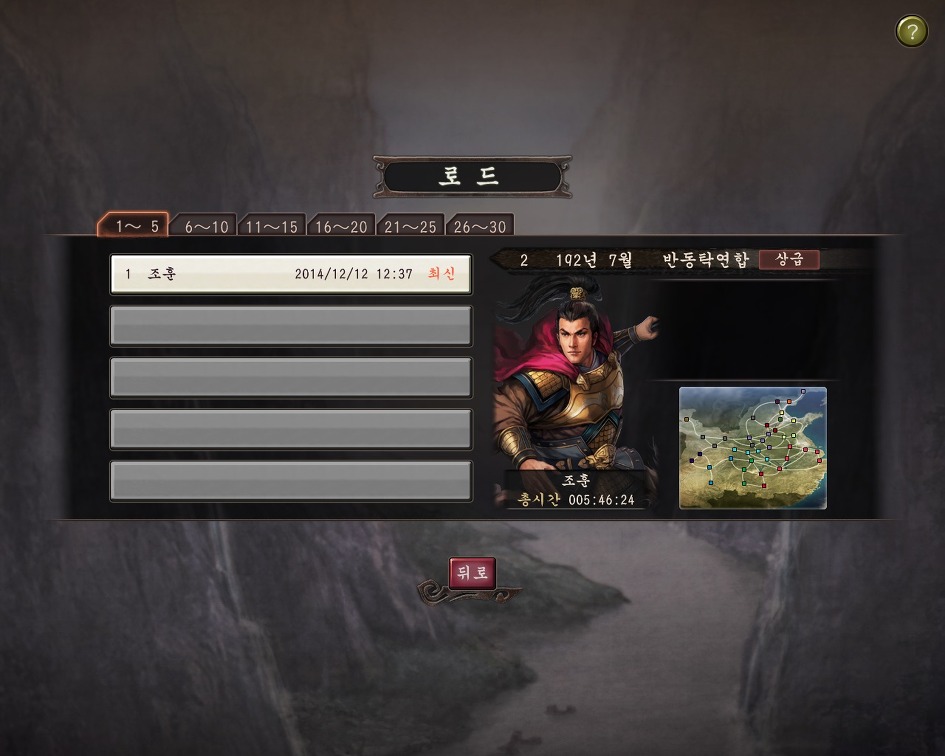Open the 6~10 save slots tab
The width and height of the screenshot is (945, 756).
tap(205, 227)
